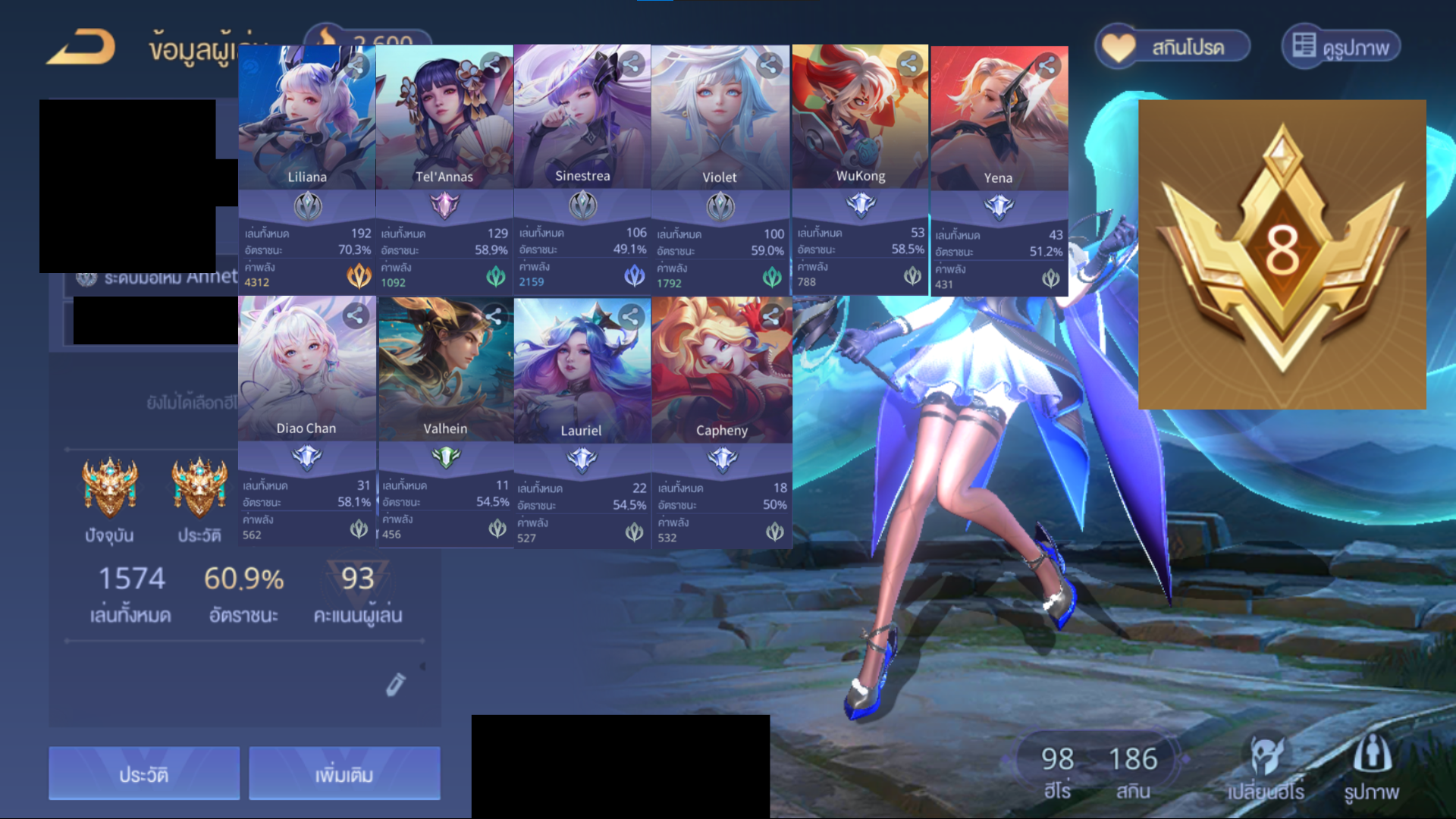Select the Lauriel hero card
The width and height of the screenshot is (1456, 819).
(x=582, y=372)
